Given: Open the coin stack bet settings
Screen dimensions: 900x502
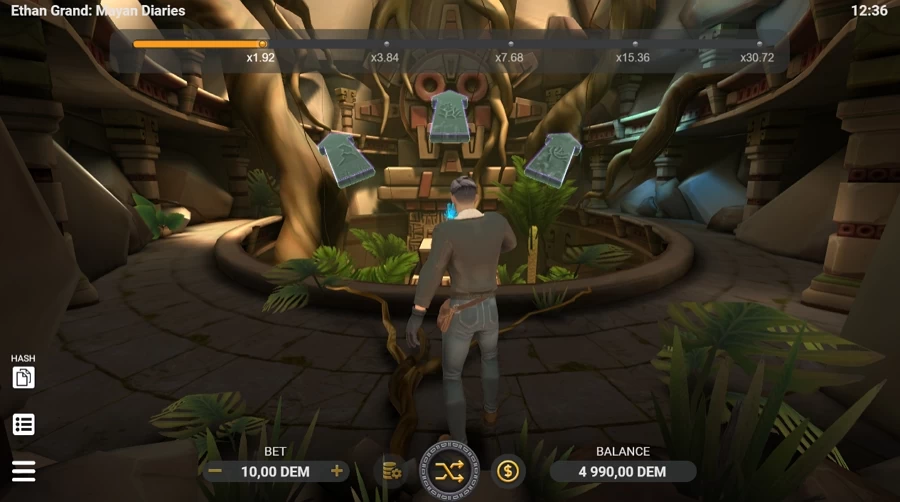Looking at the screenshot, I should pyautogui.click(x=390, y=471).
